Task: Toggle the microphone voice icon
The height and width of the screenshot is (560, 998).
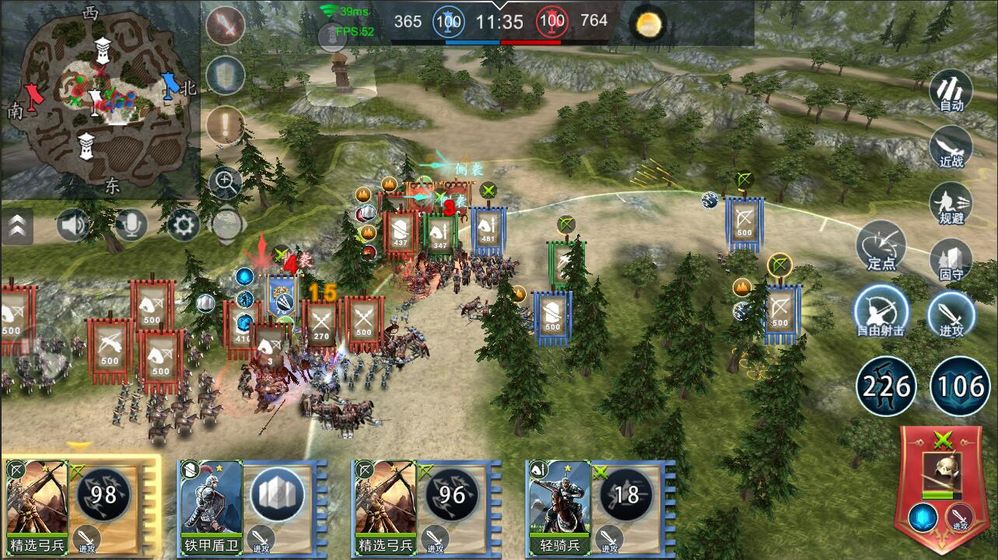Action: 129,225
